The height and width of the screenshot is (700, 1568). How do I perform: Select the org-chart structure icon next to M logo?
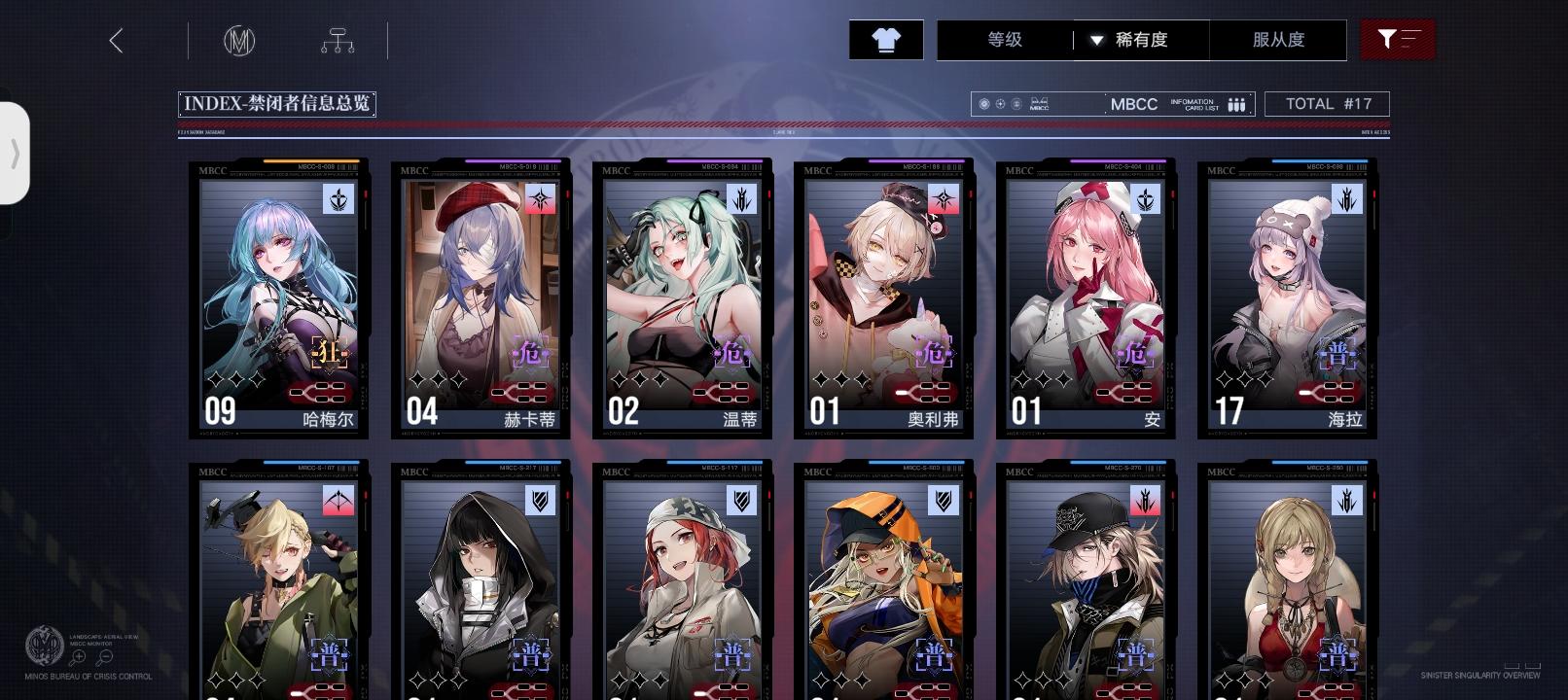(338, 40)
